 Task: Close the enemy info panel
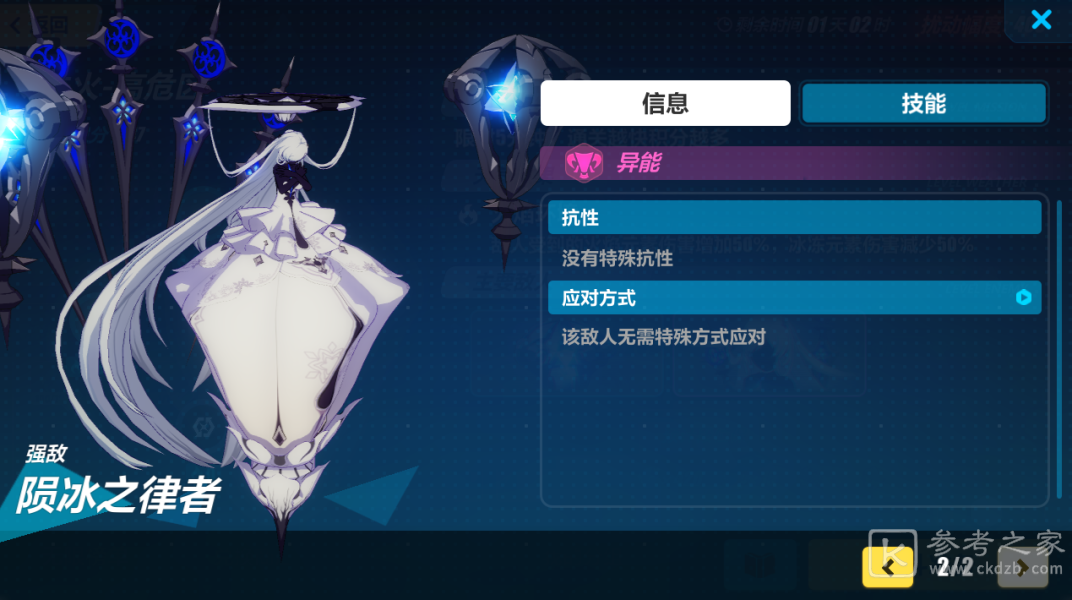[1041, 20]
